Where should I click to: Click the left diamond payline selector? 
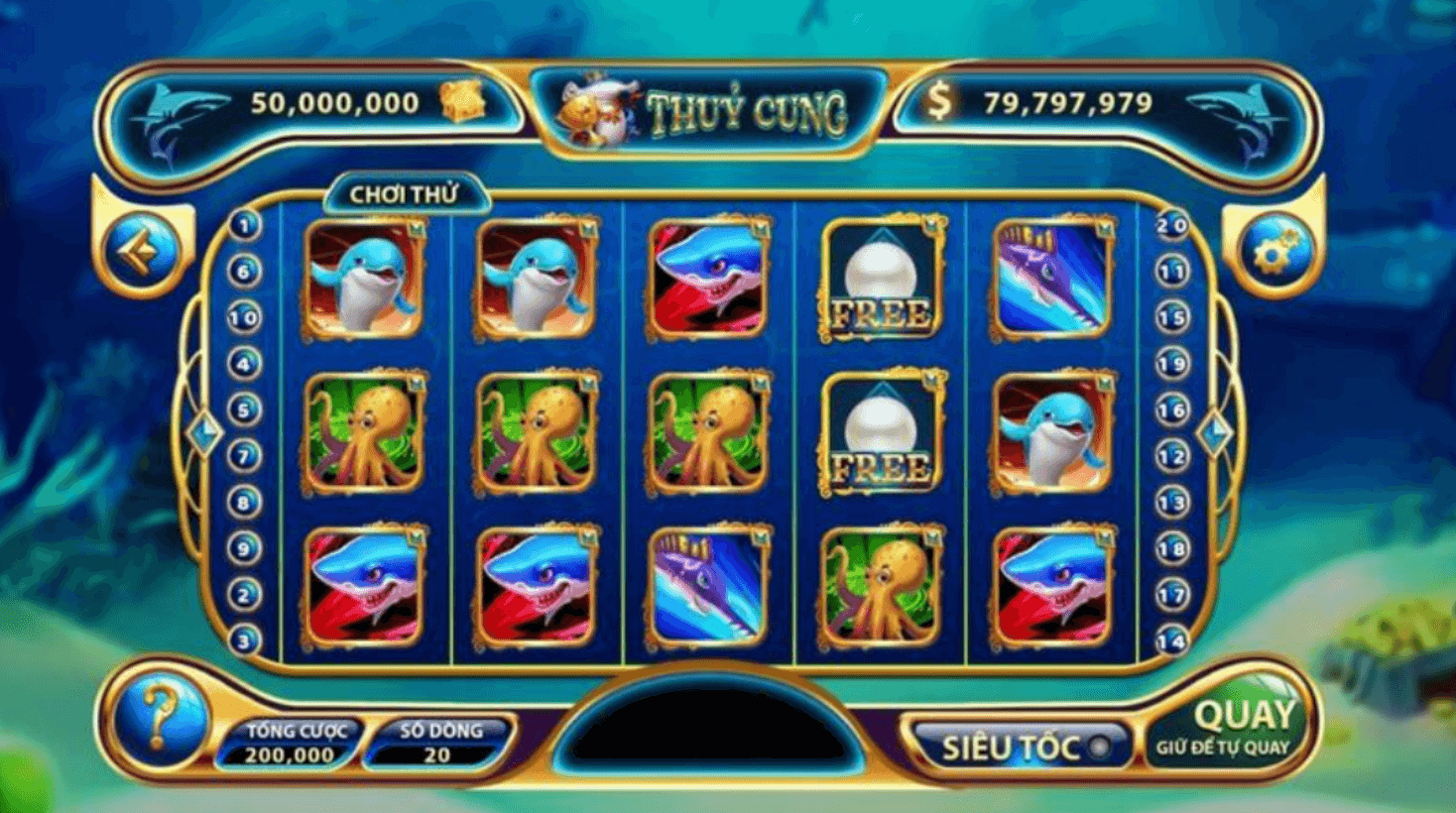tap(205, 430)
